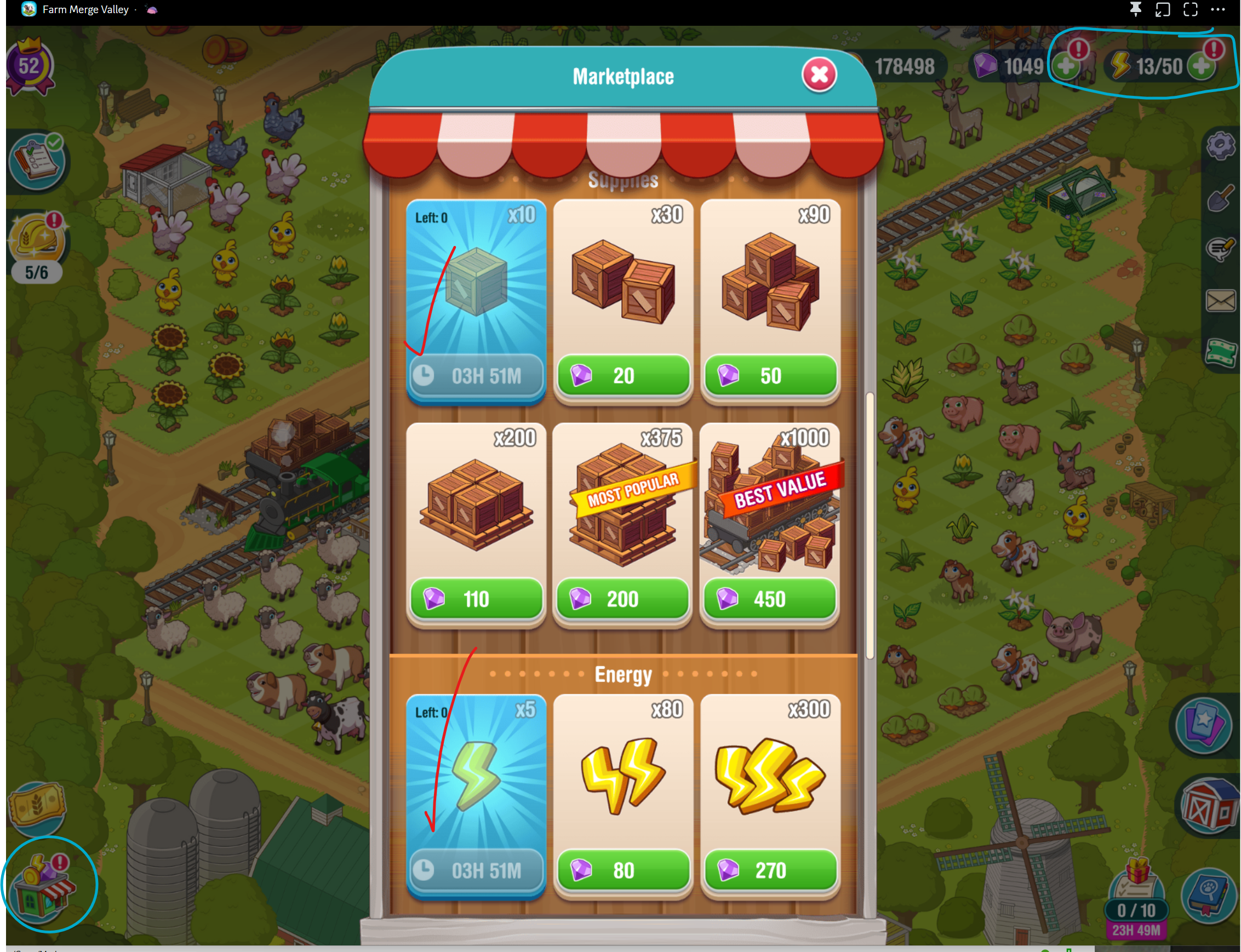Image resolution: width=1241 pixels, height=952 pixels.
Task: Click the free x10 supply crate timer card
Action: 476,300
